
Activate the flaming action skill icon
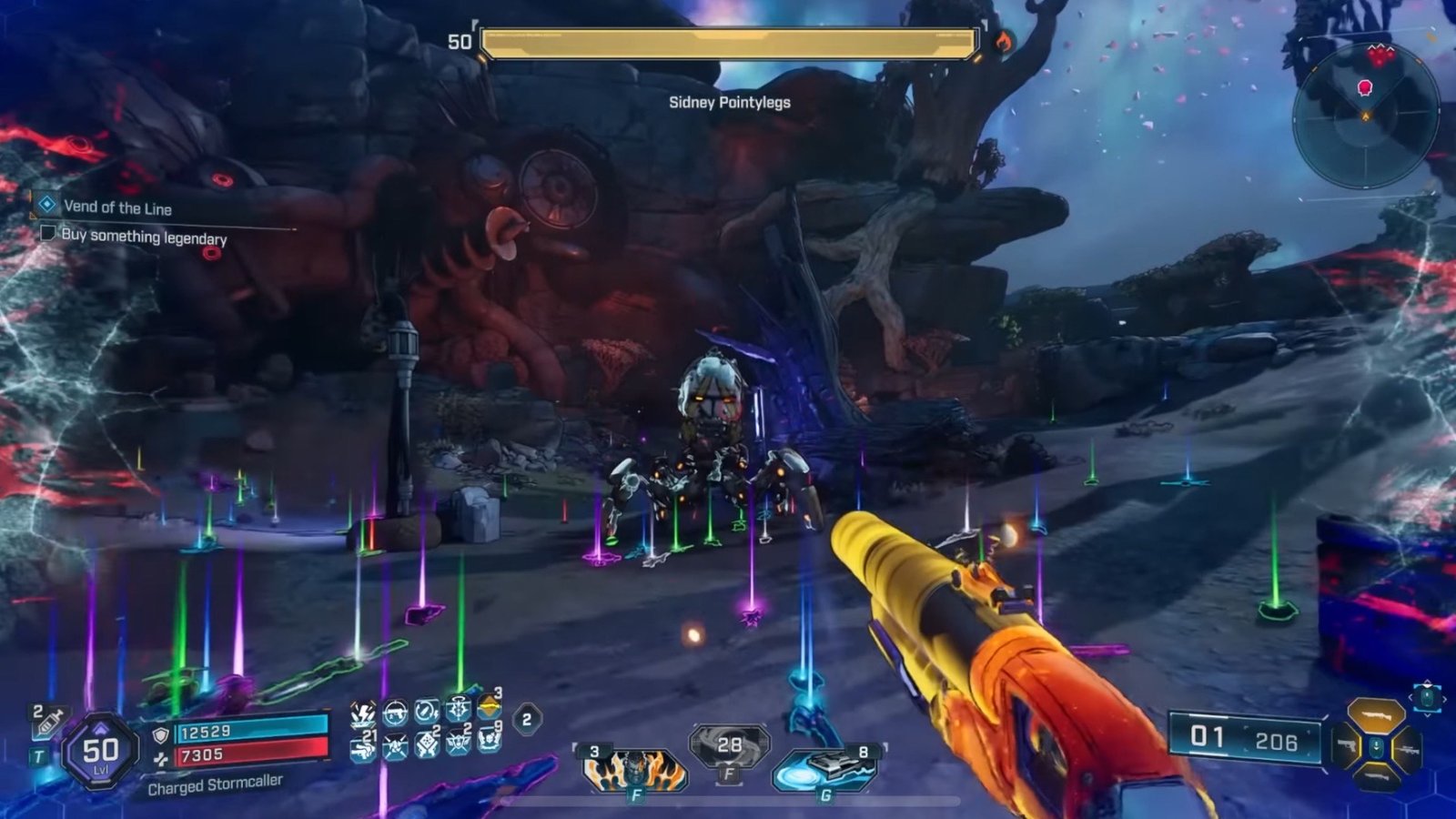pos(634,769)
